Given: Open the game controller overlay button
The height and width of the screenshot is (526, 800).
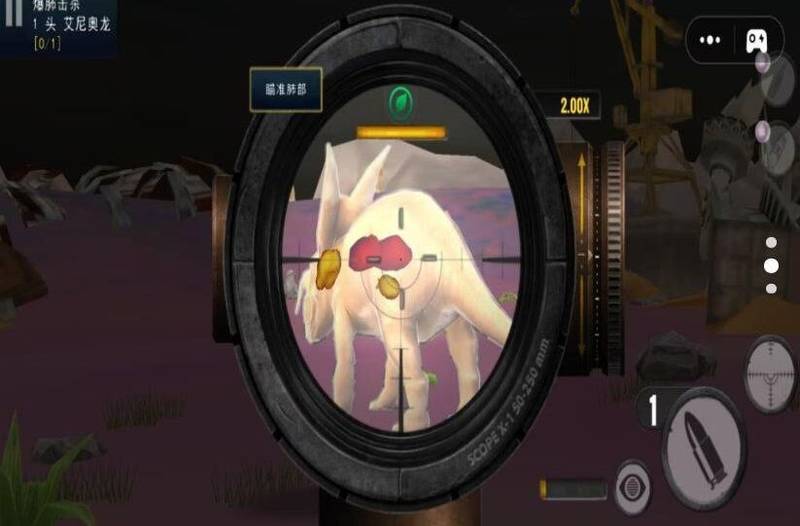Looking at the screenshot, I should tap(756, 40).
